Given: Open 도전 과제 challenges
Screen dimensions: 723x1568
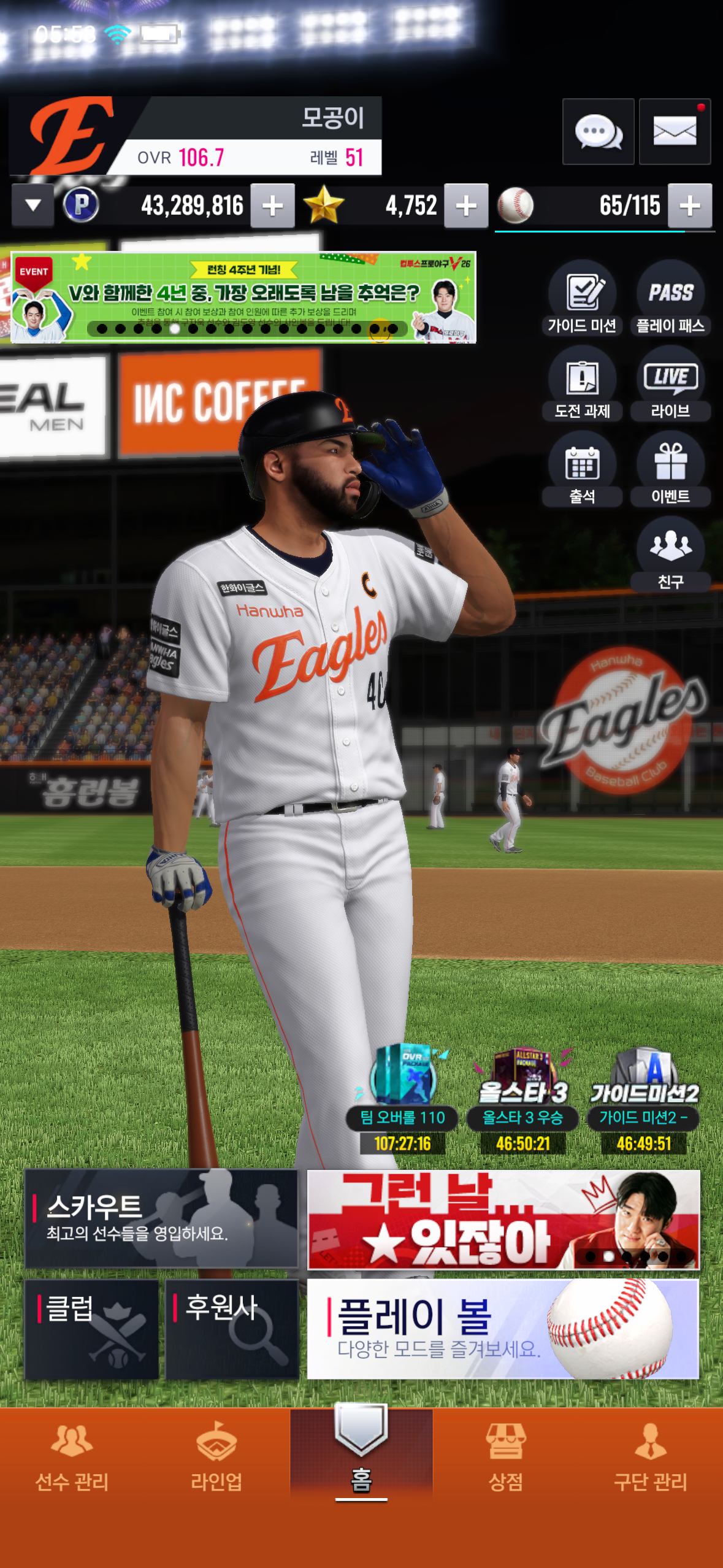Looking at the screenshot, I should (582, 385).
